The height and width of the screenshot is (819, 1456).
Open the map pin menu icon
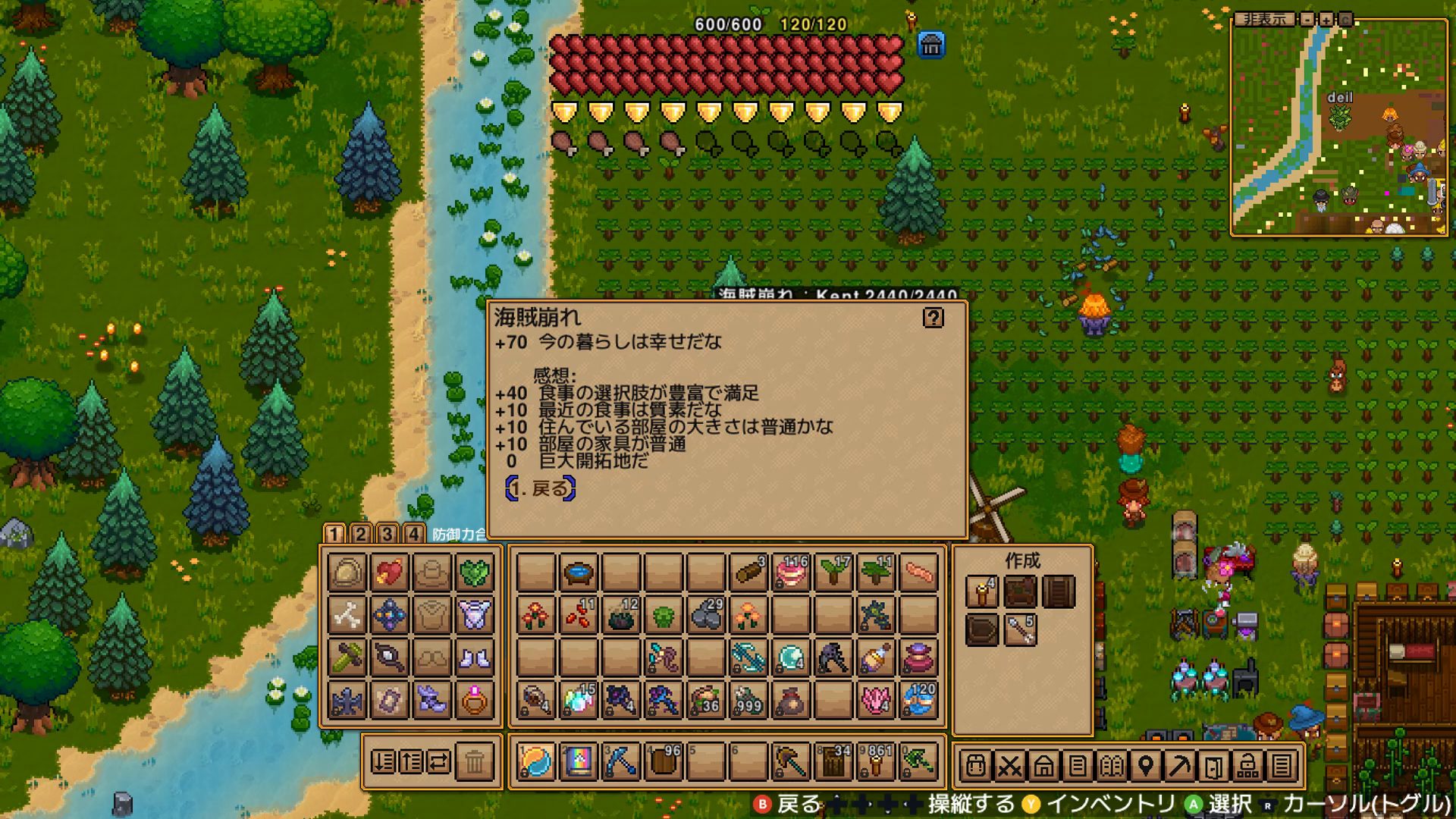[1145, 766]
